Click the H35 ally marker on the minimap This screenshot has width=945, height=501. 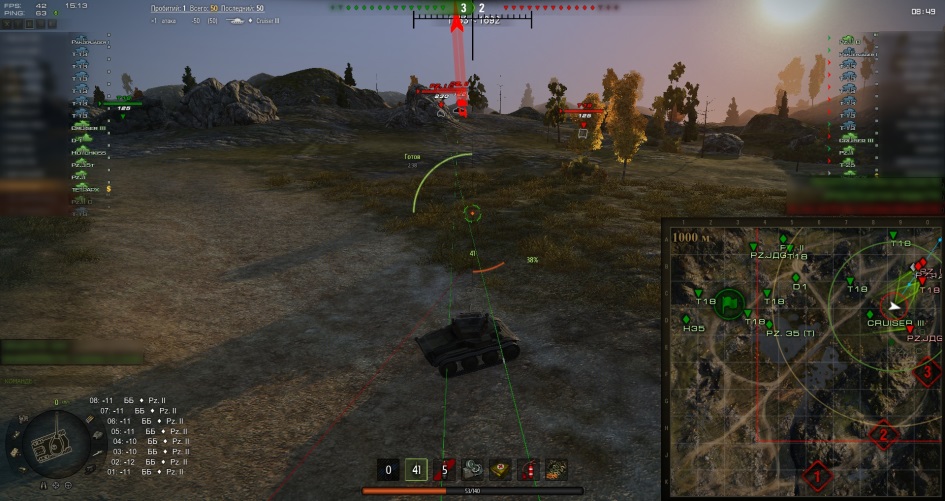pyautogui.click(x=688, y=317)
